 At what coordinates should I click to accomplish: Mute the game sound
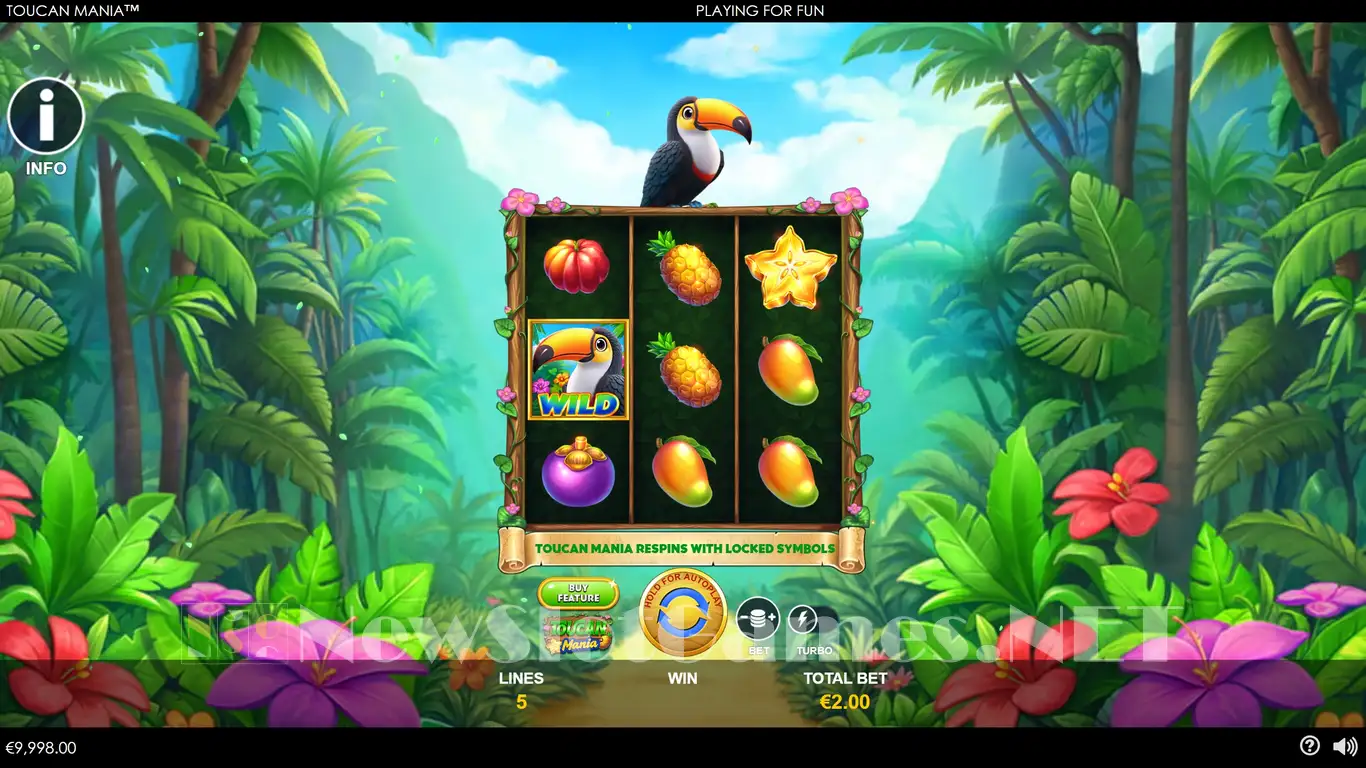click(x=1345, y=746)
